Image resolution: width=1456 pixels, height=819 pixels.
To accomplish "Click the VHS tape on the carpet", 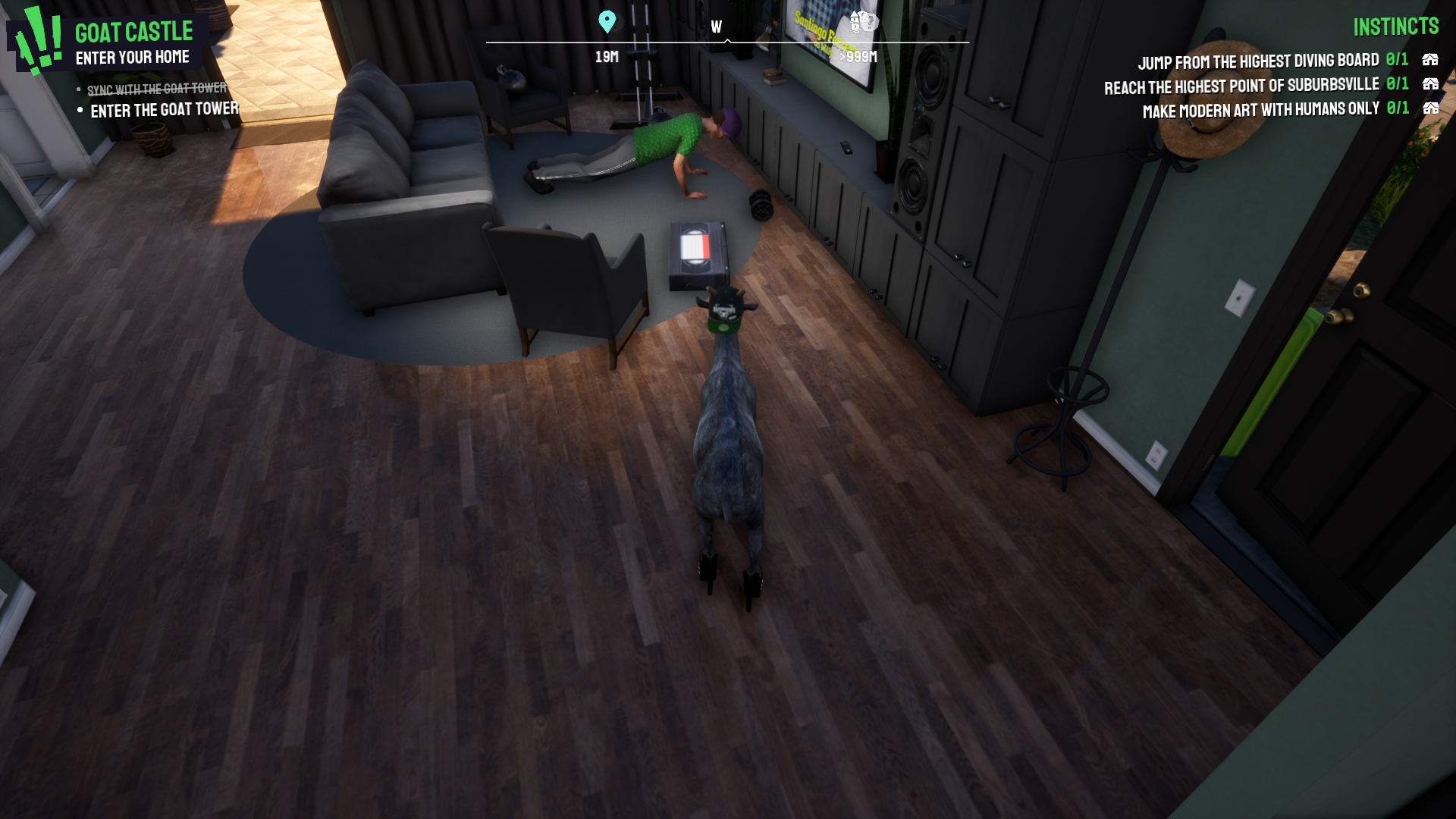I will click(x=696, y=255).
